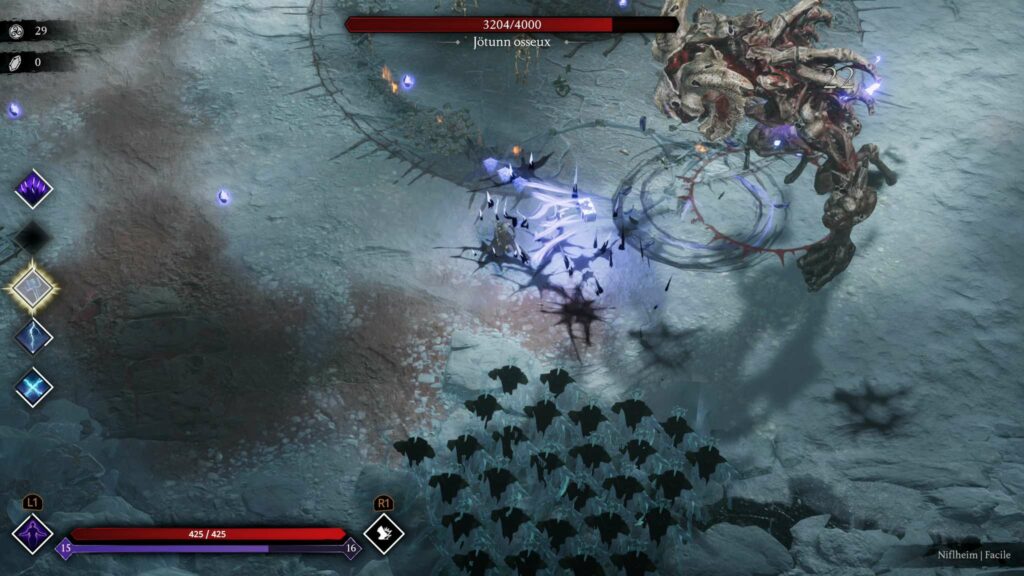This screenshot has width=1024, height=576.
Task: Select the darkened empty ability diamond
Action: (x=33, y=238)
